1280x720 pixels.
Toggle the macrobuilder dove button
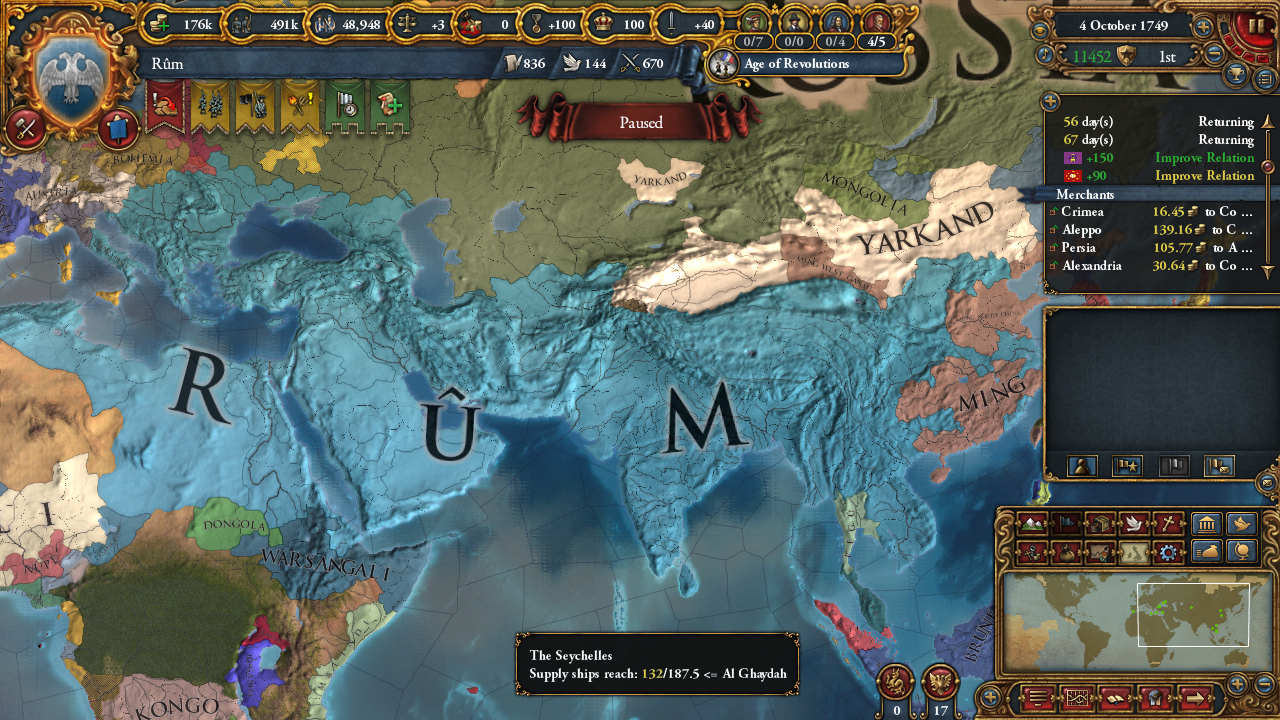click(x=1241, y=522)
